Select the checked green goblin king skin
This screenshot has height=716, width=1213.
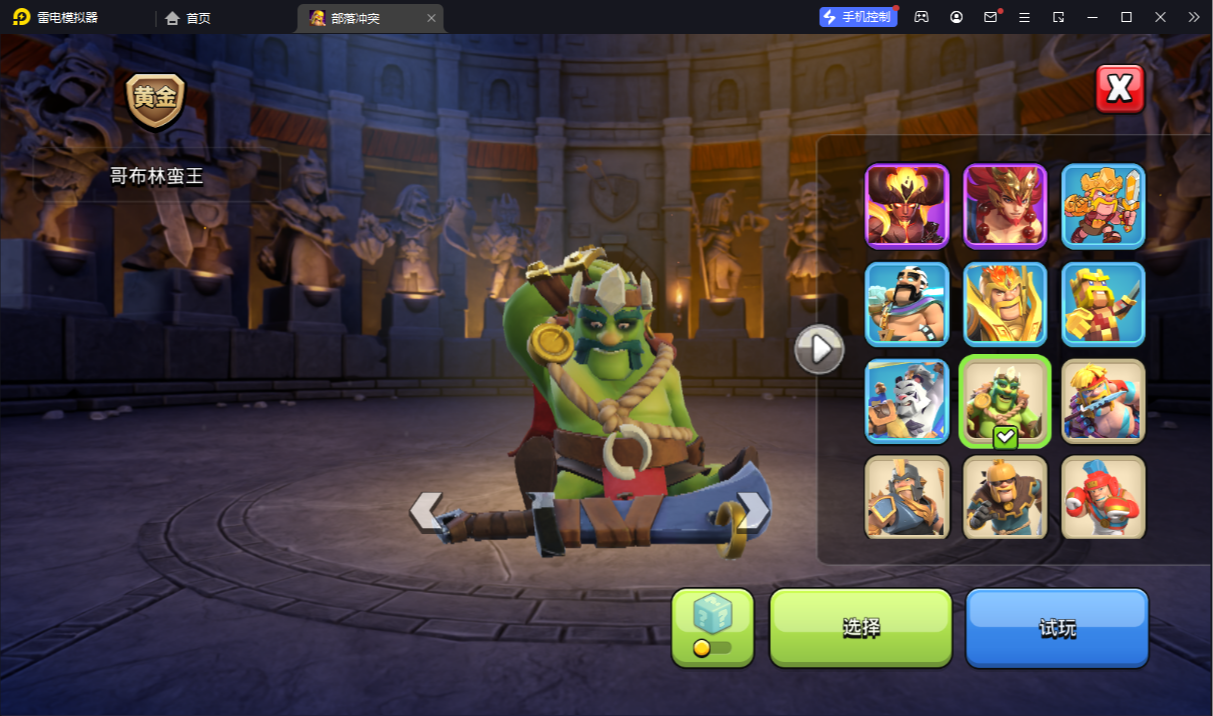tap(1005, 401)
